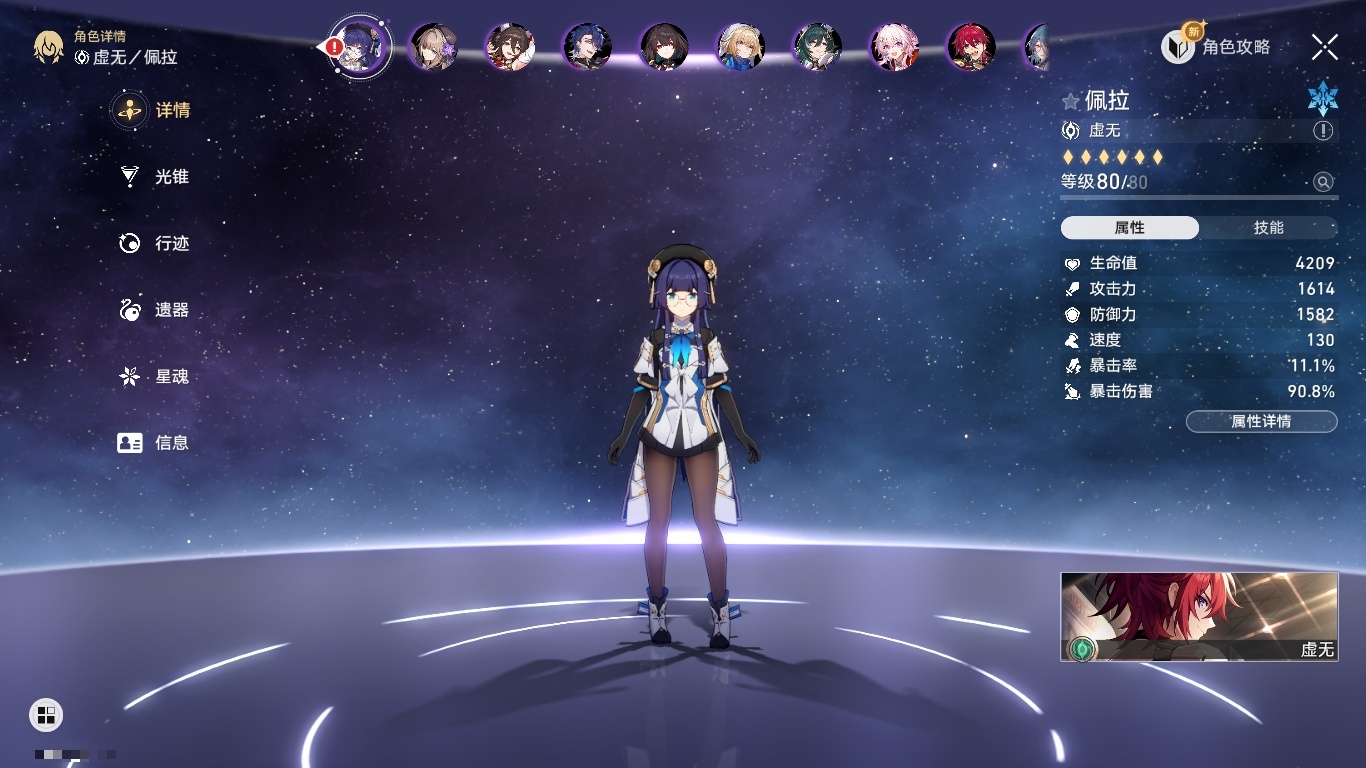Open the 光锥 light cone menu

[155, 177]
